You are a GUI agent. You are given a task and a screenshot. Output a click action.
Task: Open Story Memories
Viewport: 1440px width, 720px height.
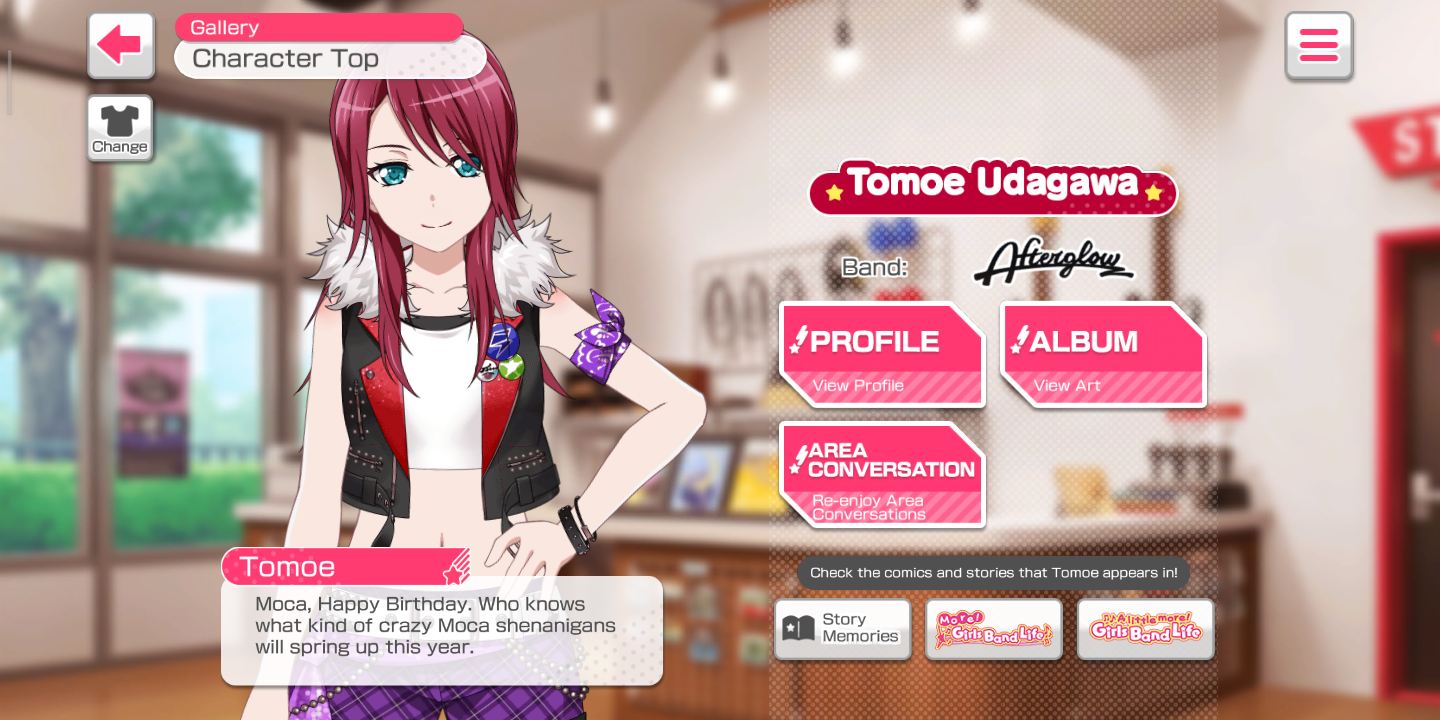click(842, 629)
